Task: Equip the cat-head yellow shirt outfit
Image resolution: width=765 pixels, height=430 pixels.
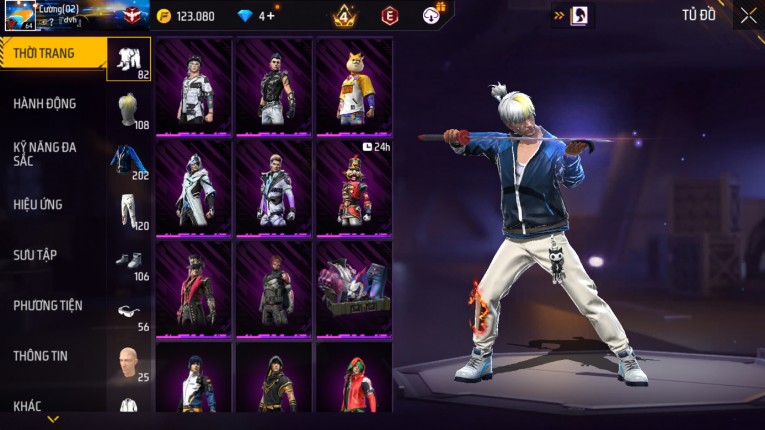Action: pos(354,86)
